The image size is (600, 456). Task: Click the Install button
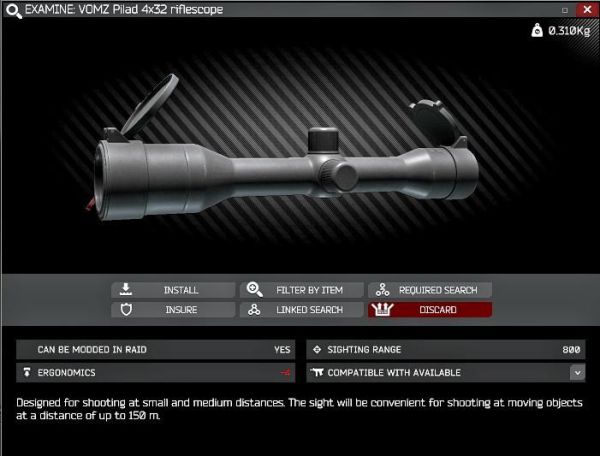tap(173, 290)
